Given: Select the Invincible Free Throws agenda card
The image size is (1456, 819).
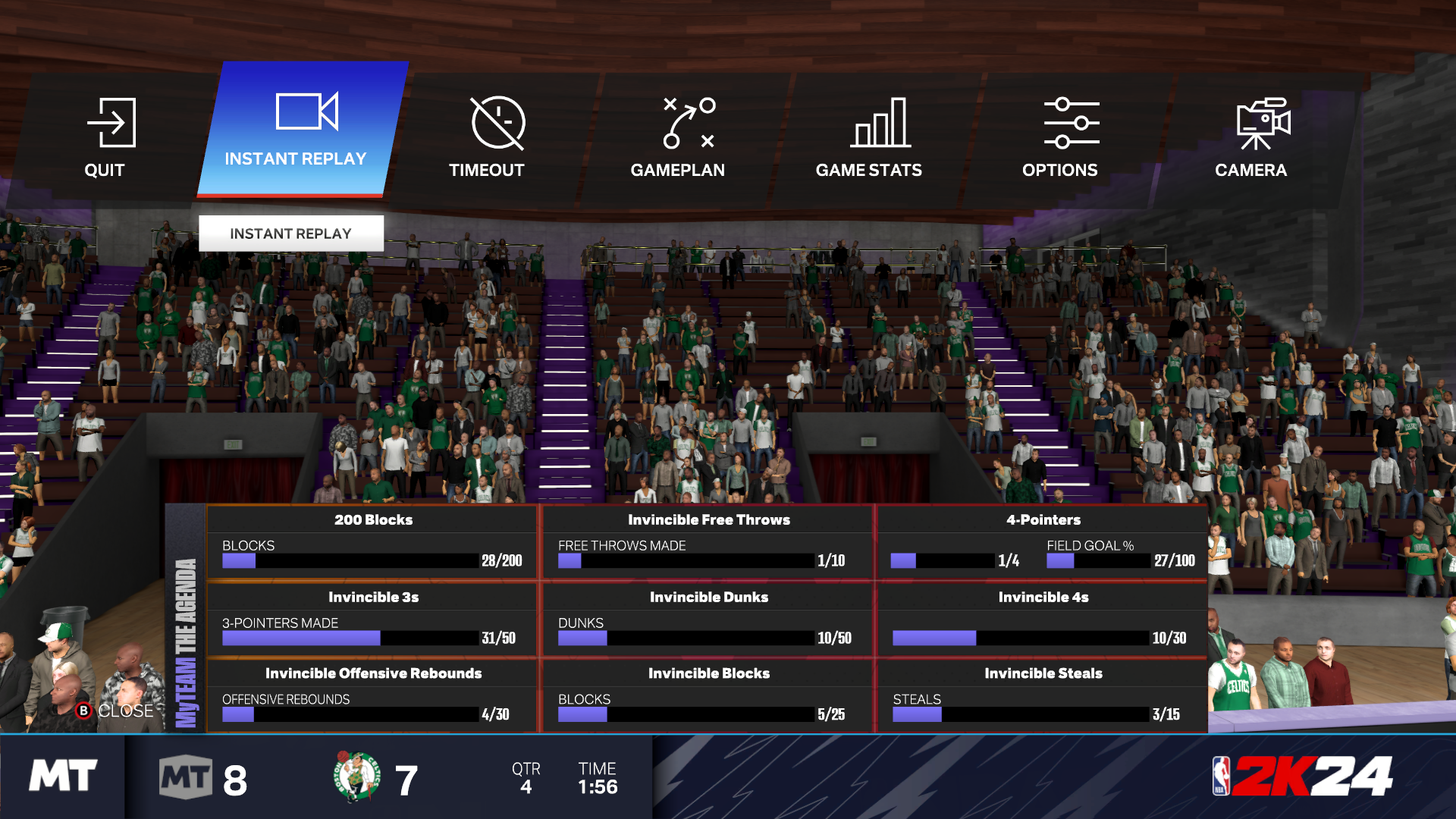Looking at the screenshot, I should pos(708,543).
